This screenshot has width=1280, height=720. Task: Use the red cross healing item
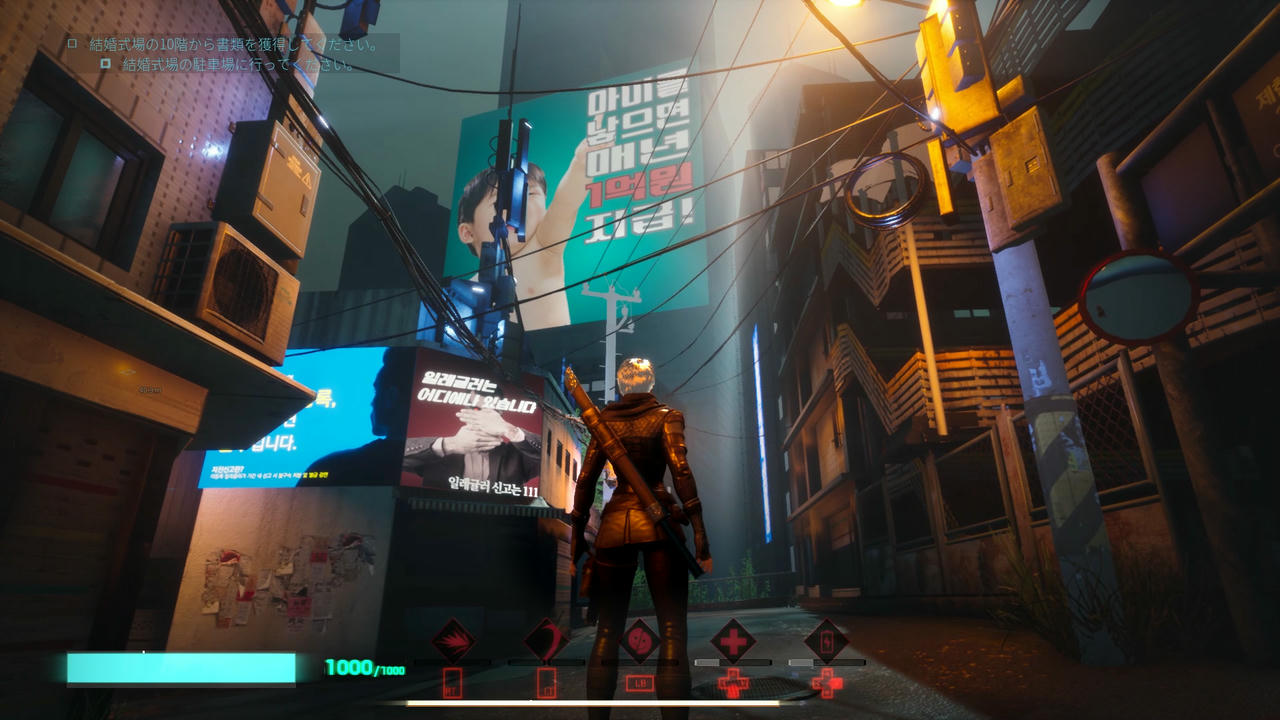pyautogui.click(x=733, y=640)
